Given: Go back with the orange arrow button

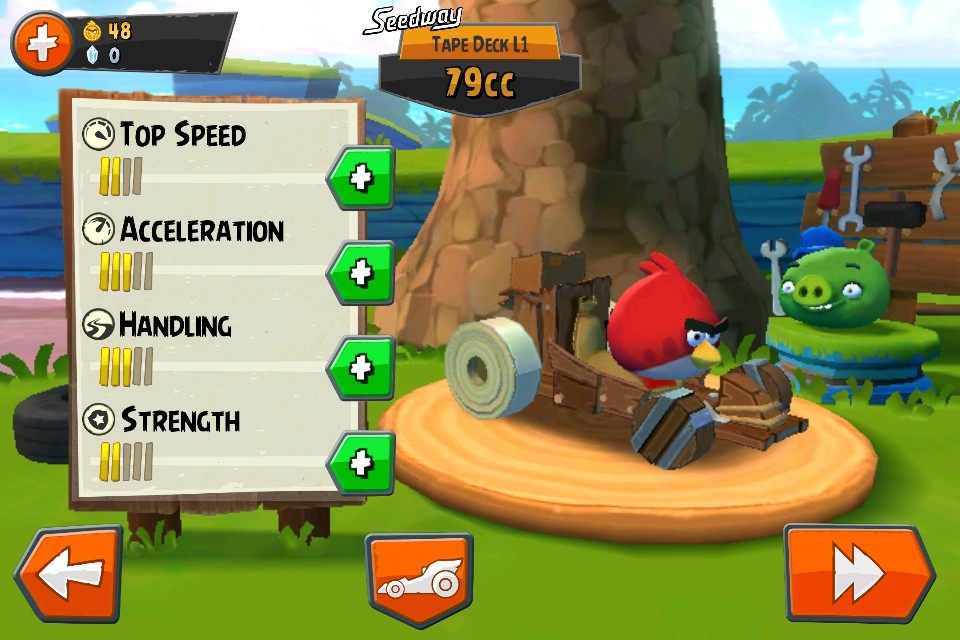Looking at the screenshot, I should tap(68, 574).
